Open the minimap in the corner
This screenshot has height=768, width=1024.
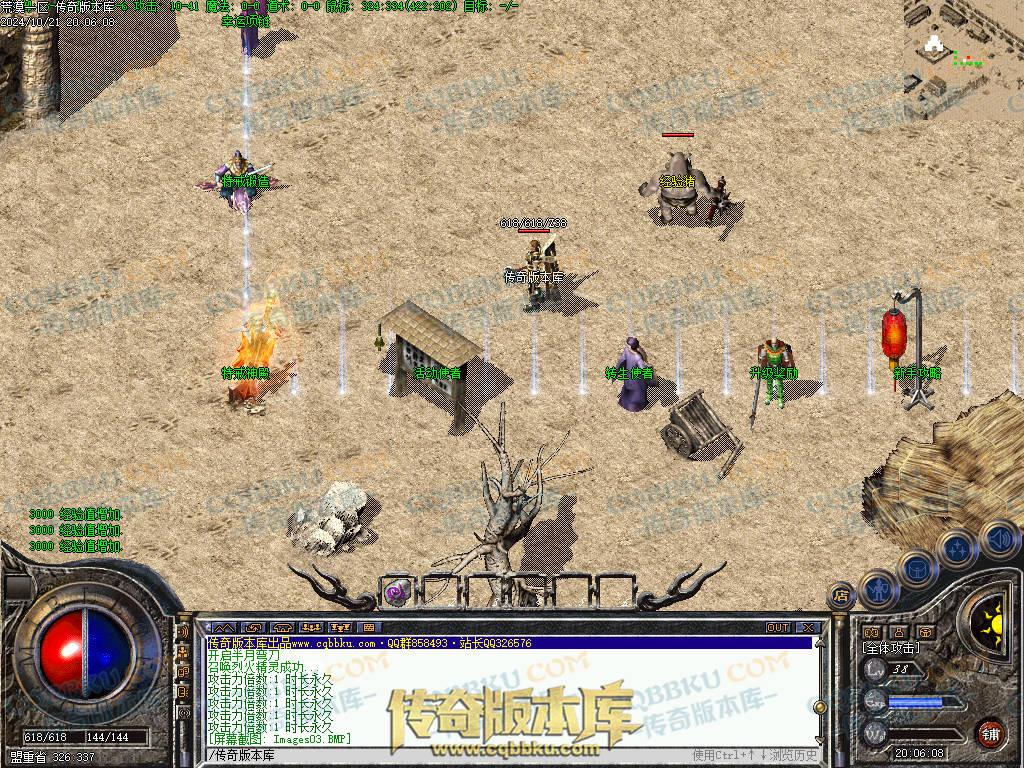(x=963, y=46)
